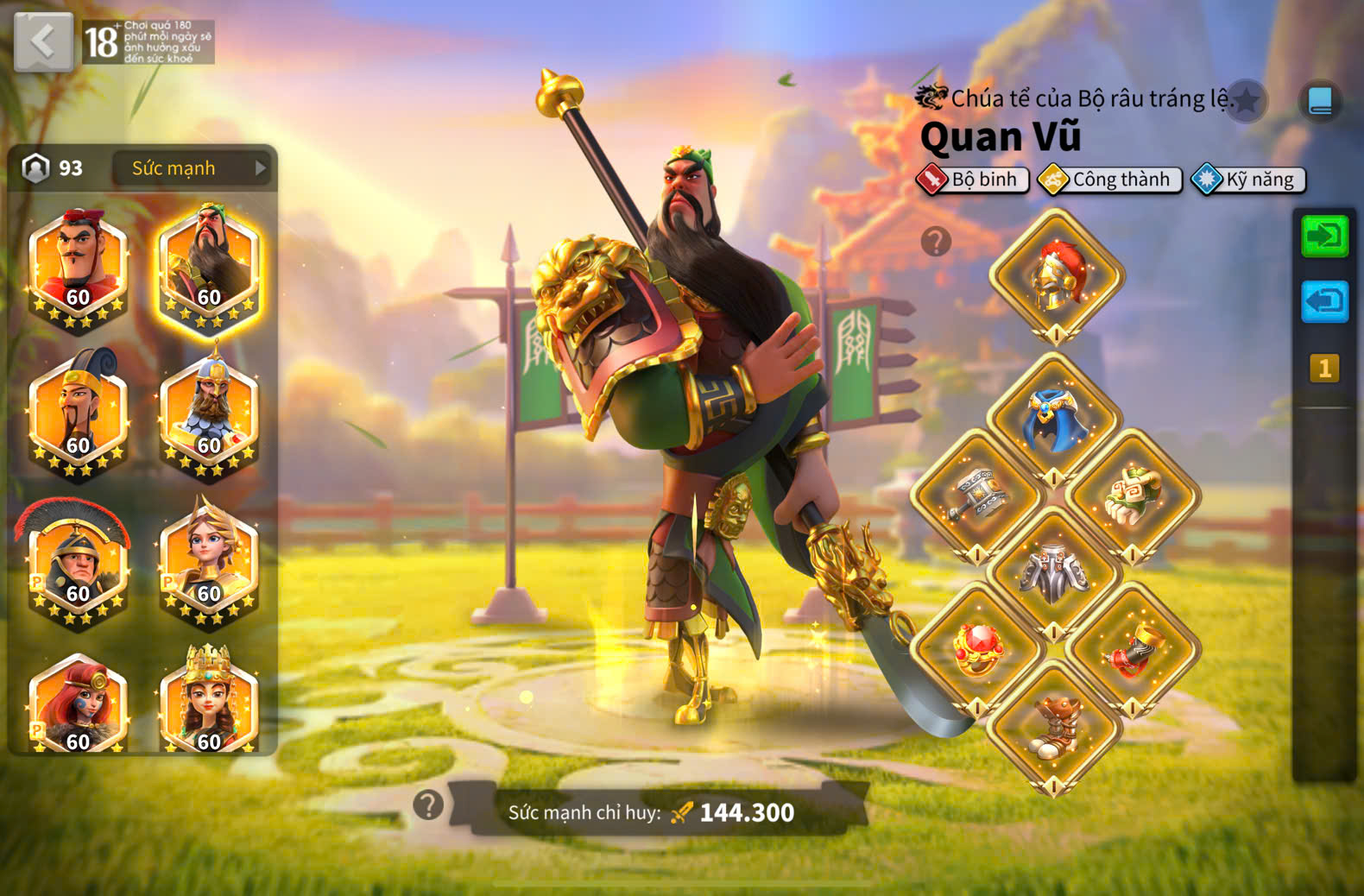Click the blue return arrow button

click(1324, 301)
